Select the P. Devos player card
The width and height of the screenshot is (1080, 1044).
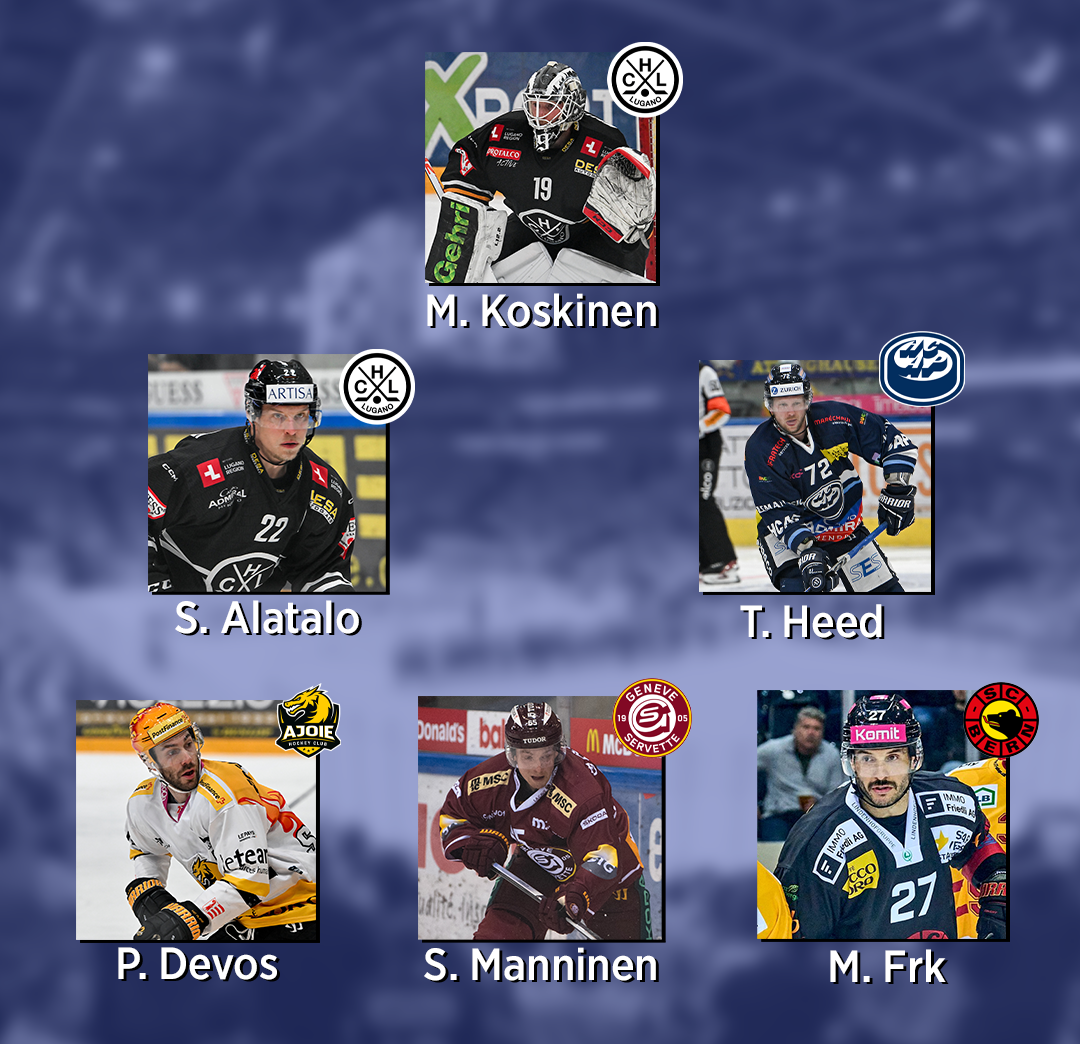click(x=197, y=822)
